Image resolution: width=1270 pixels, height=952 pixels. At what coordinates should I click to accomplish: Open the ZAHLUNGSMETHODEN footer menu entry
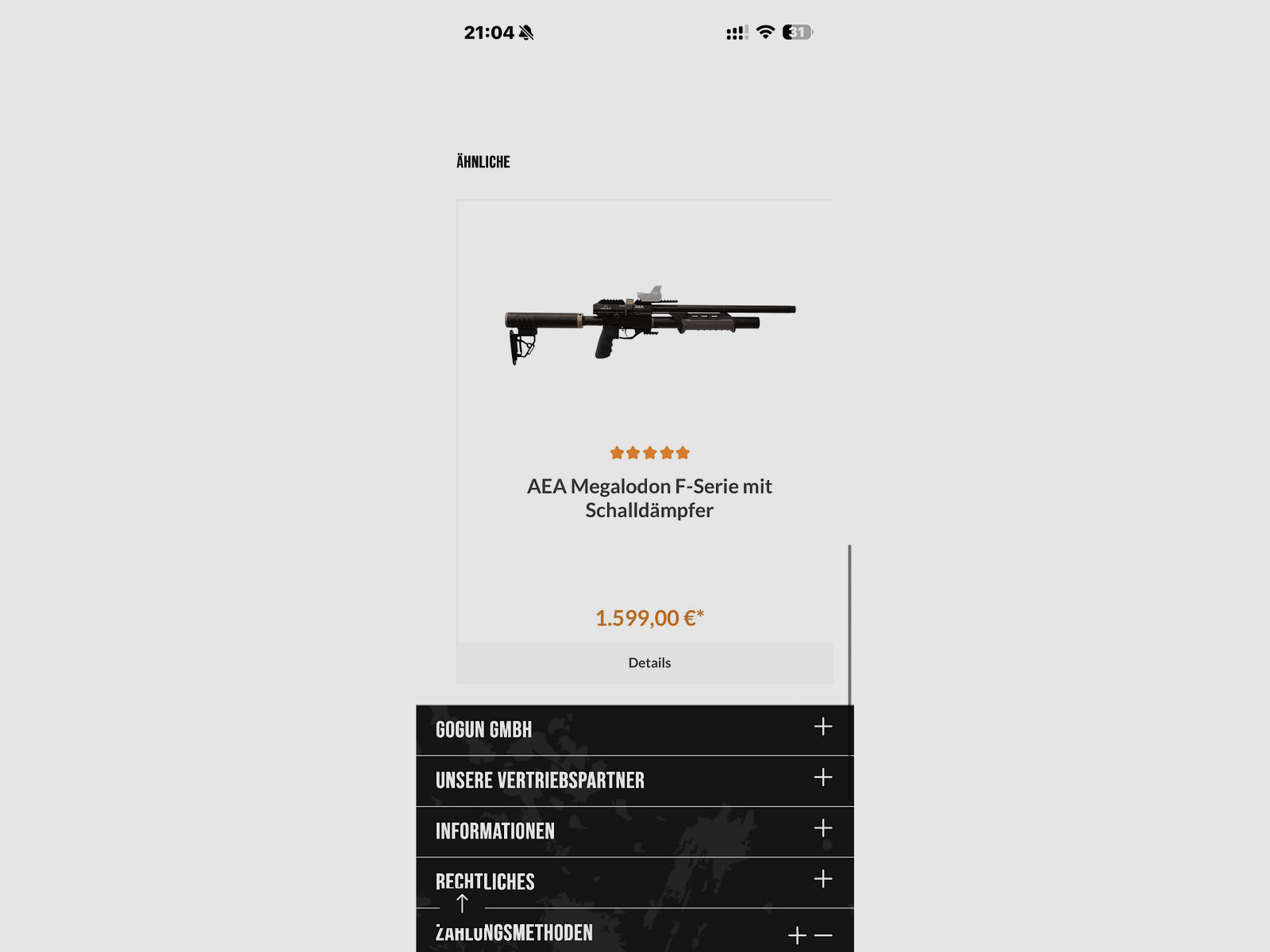pyautogui.click(x=512, y=933)
